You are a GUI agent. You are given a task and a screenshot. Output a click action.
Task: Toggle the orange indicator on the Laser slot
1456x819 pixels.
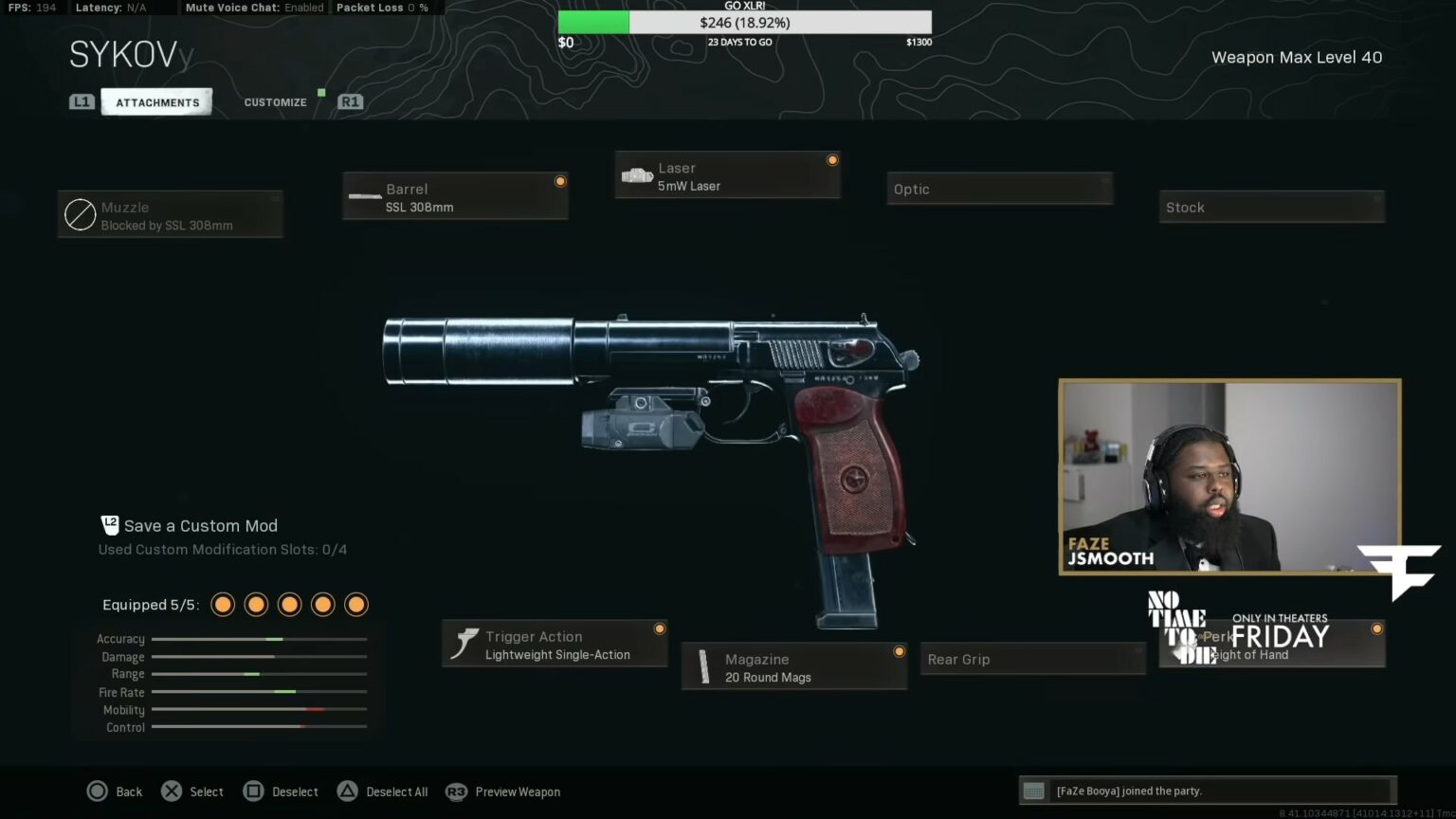[831, 159]
